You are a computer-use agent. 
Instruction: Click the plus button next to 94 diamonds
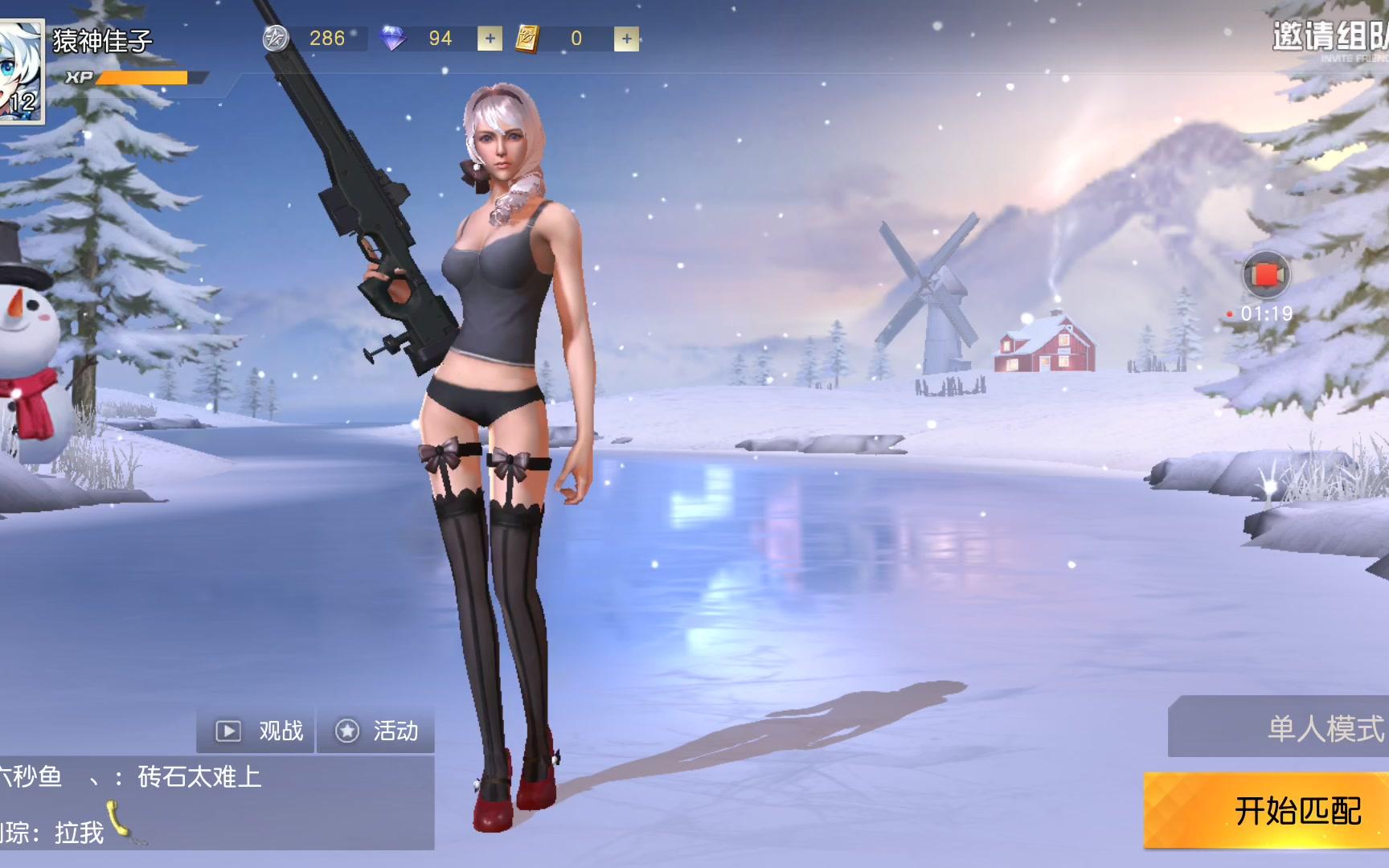[x=489, y=38]
